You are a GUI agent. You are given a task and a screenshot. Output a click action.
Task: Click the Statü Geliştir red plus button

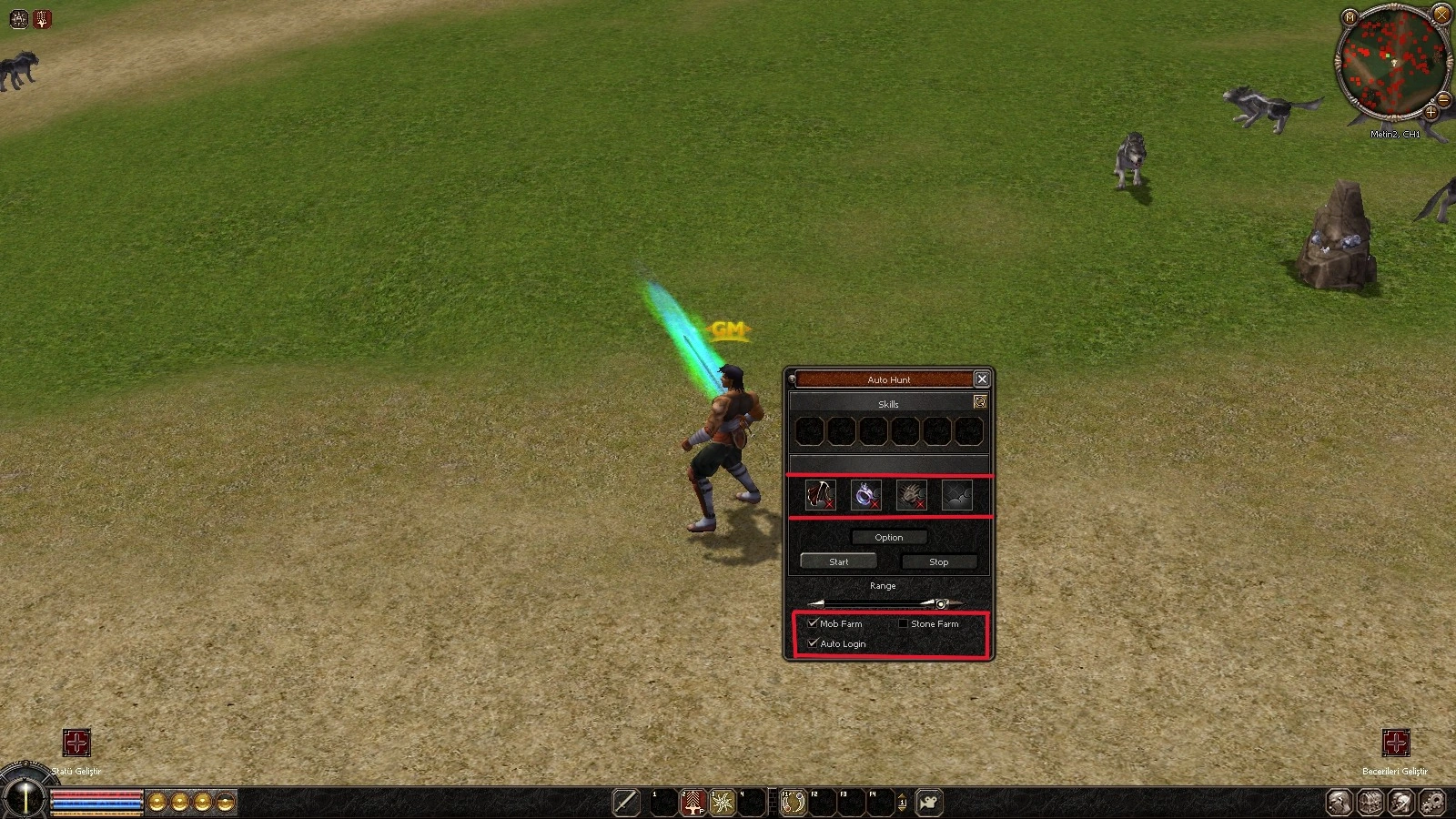coord(76,743)
